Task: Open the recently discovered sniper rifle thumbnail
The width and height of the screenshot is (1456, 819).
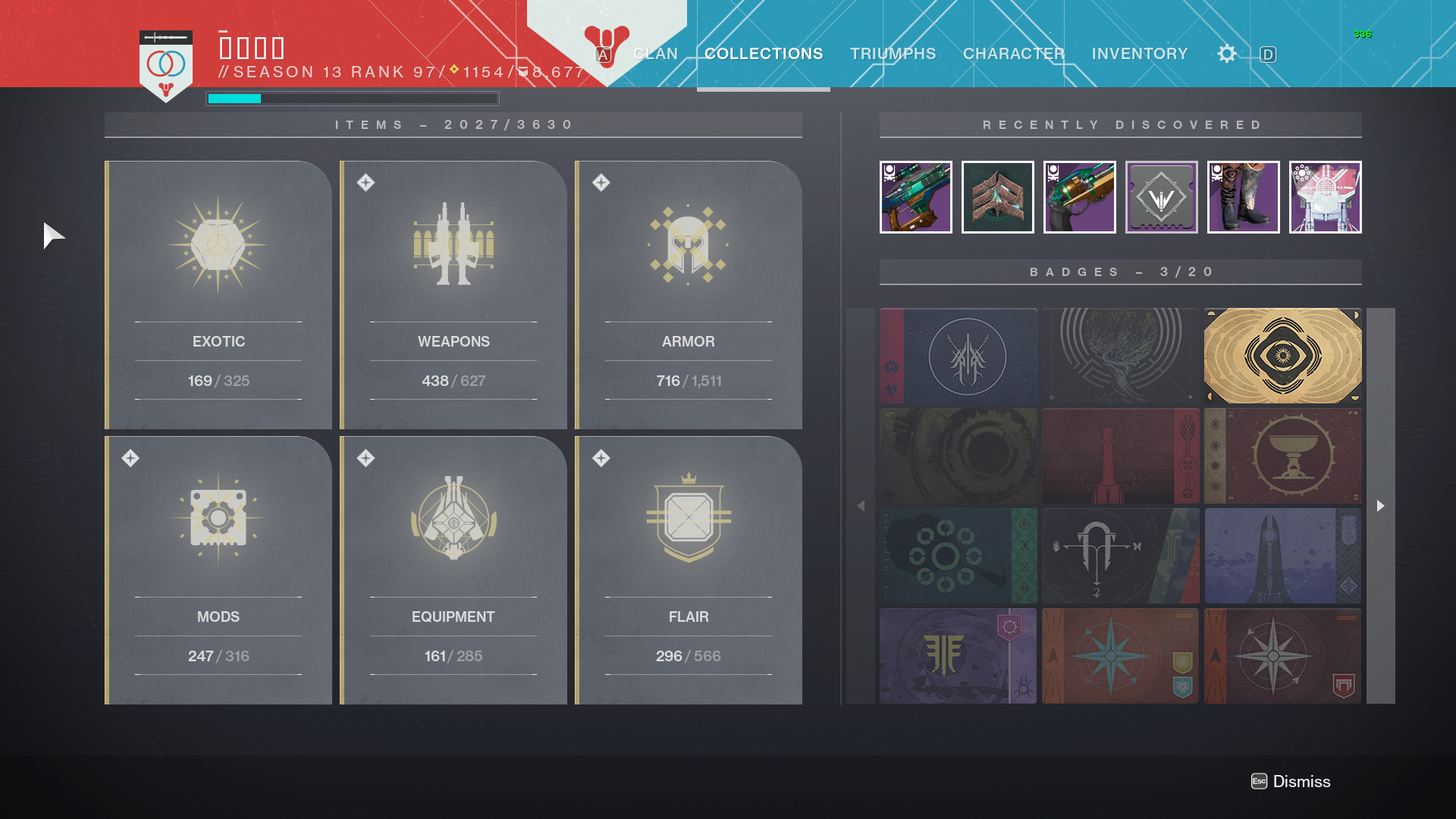Action: pyautogui.click(x=915, y=197)
